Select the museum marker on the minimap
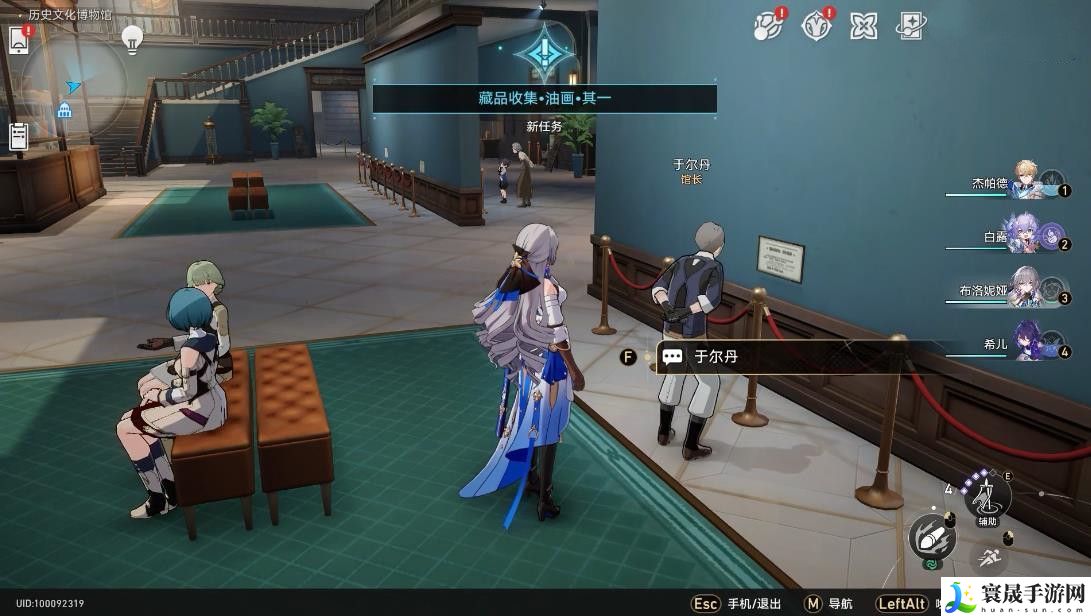The width and height of the screenshot is (1091, 616). coord(65,110)
